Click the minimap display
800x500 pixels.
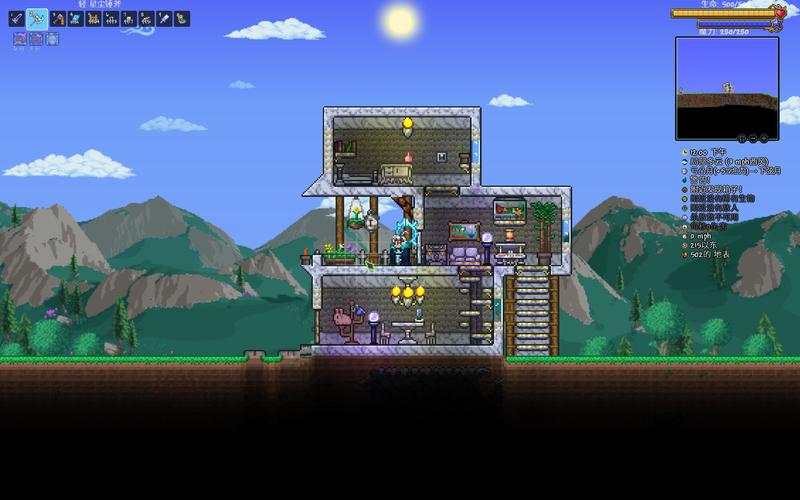[726, 87]
